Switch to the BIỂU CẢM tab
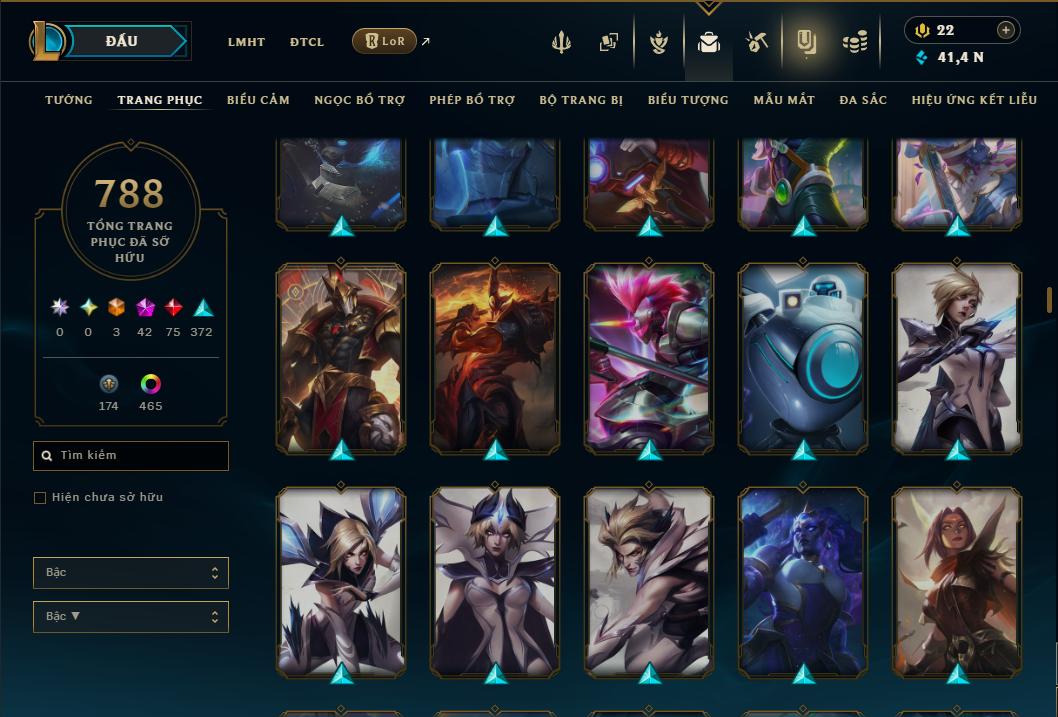 [x=258, y=100]
